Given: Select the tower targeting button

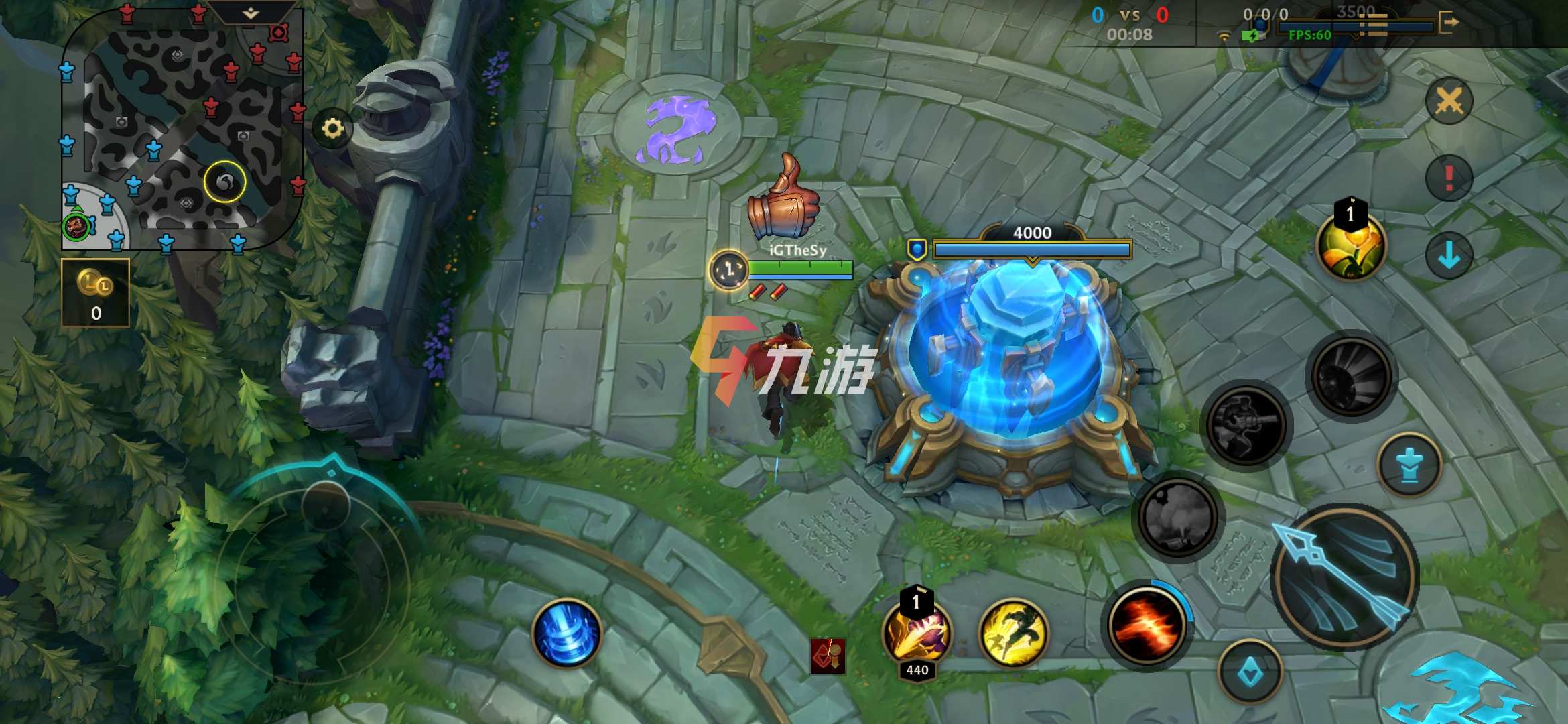Looking at the screenshot, I should [1409, 465].
